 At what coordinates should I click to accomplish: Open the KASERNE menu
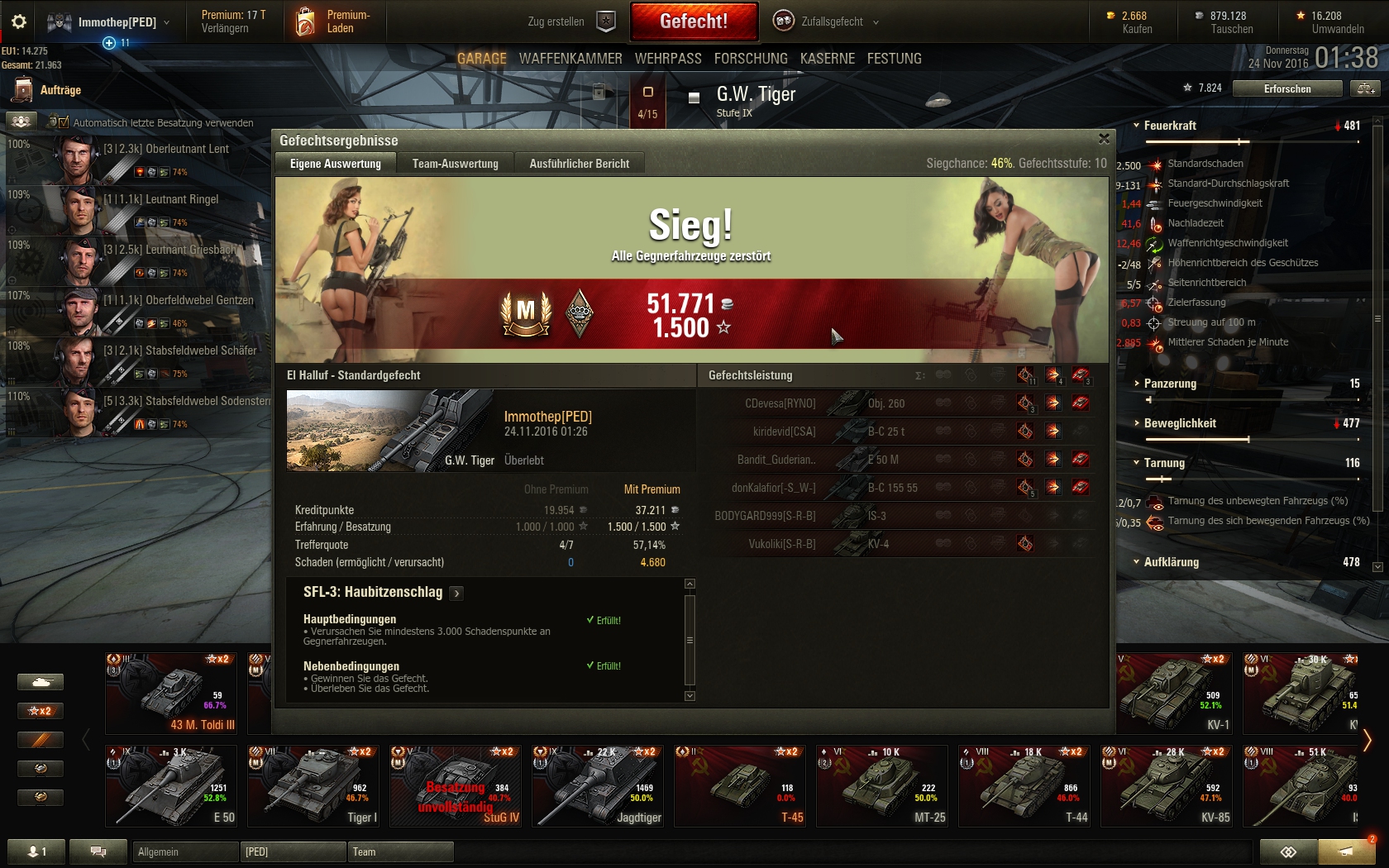click(828, 59)
